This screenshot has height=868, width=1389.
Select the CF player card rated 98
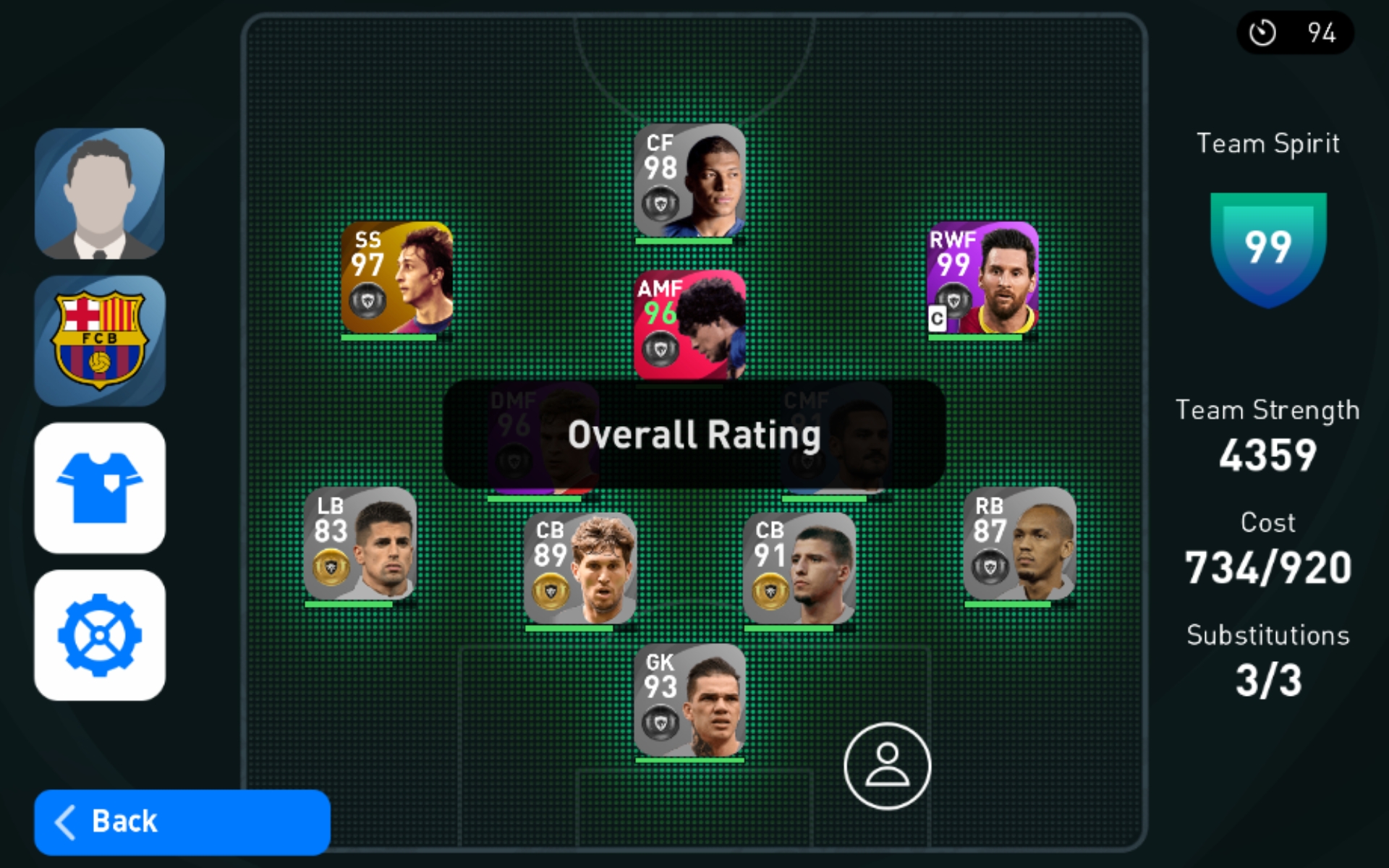[689, 181]
